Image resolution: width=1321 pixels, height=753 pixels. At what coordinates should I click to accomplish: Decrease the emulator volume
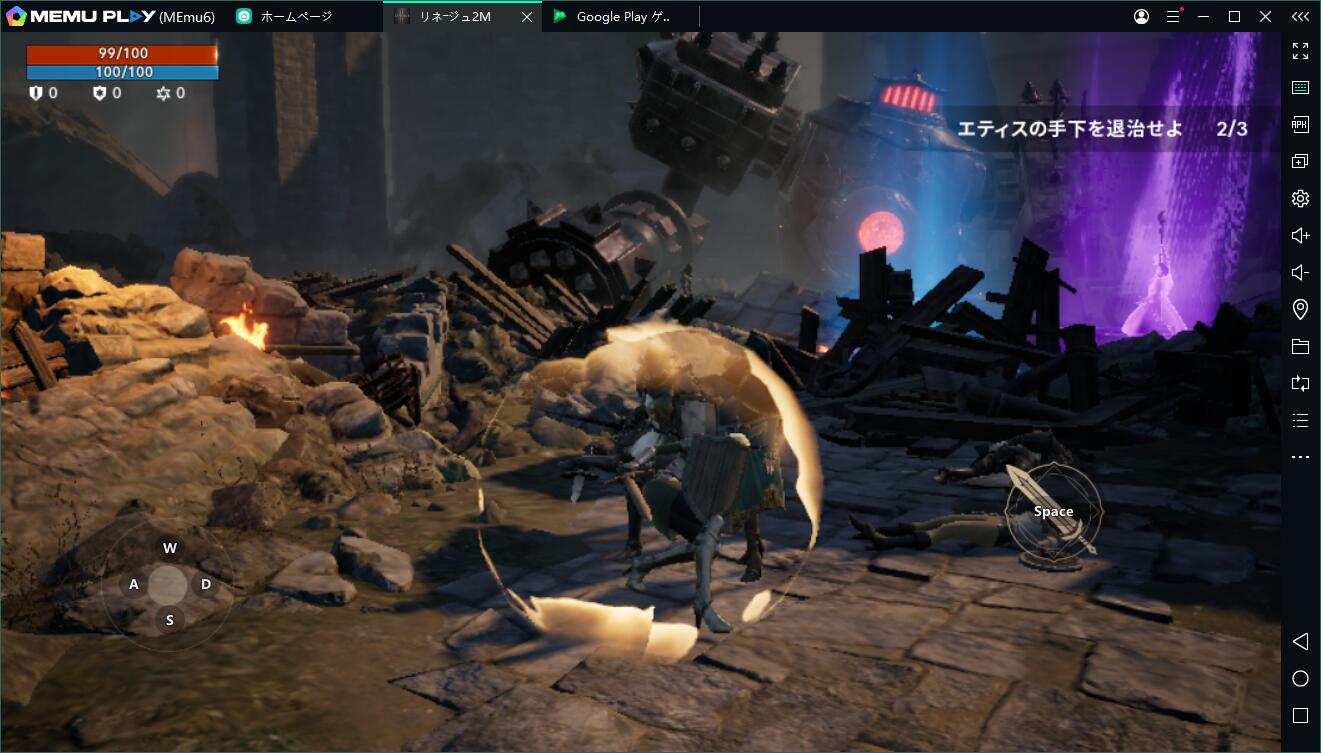pos(1300,272)
